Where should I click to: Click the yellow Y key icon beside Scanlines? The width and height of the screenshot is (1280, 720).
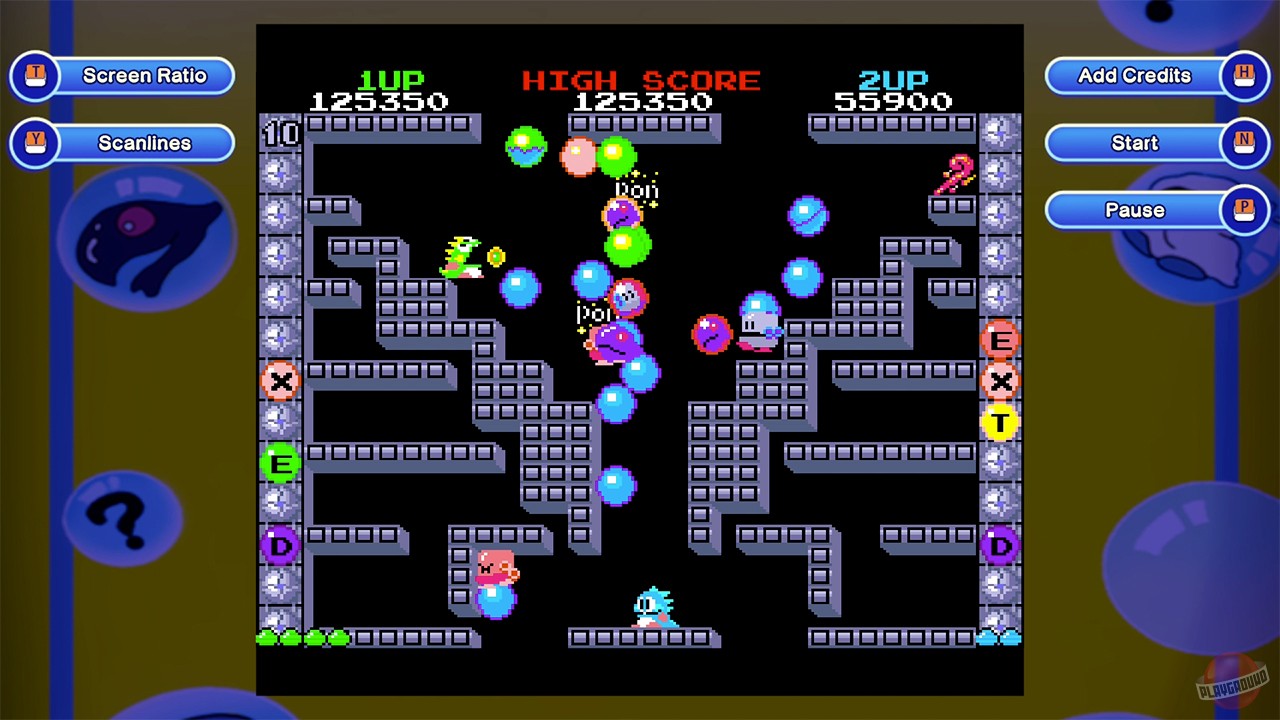[x=35, y=143]
